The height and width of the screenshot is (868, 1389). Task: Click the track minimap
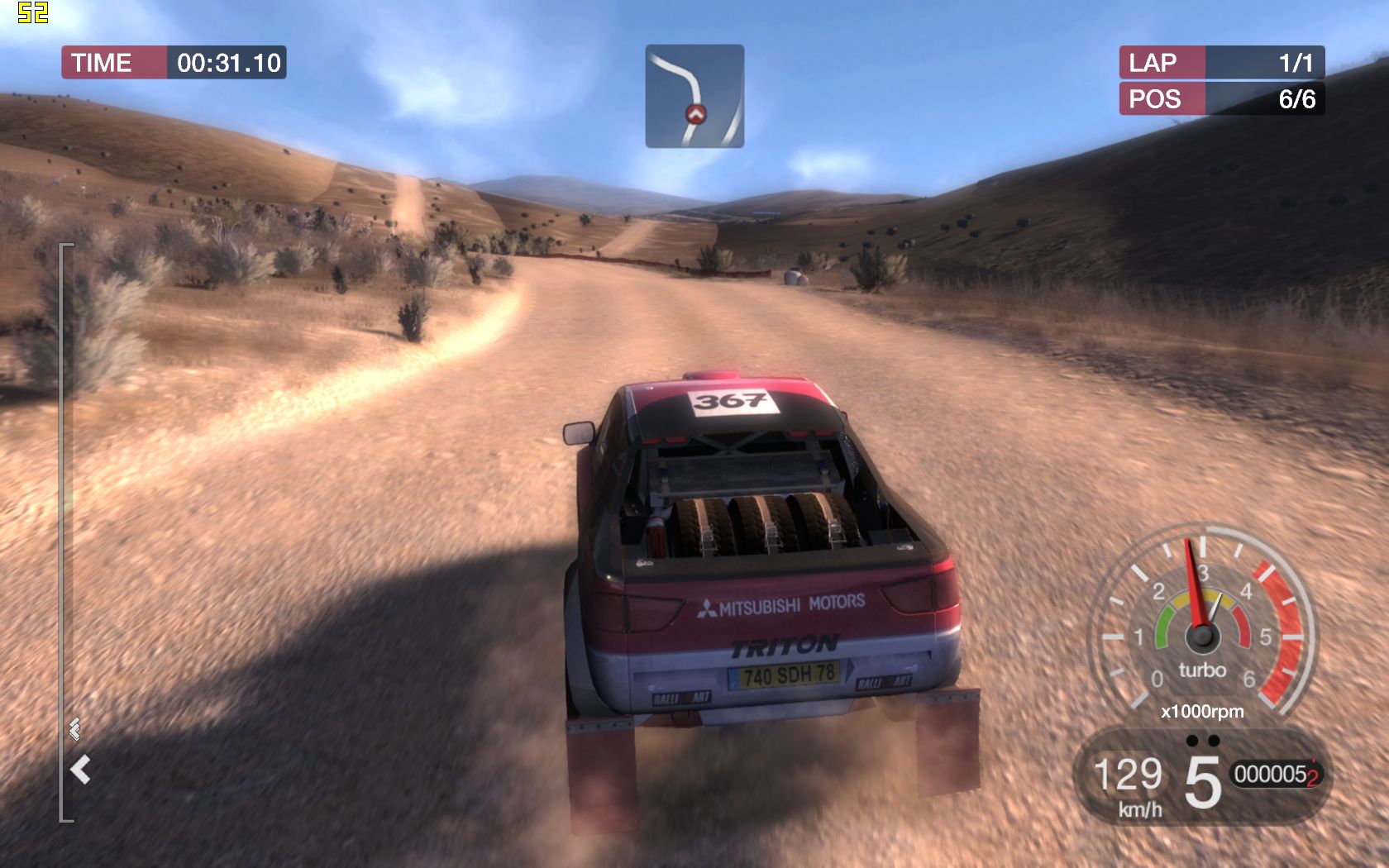pos(694,96)
